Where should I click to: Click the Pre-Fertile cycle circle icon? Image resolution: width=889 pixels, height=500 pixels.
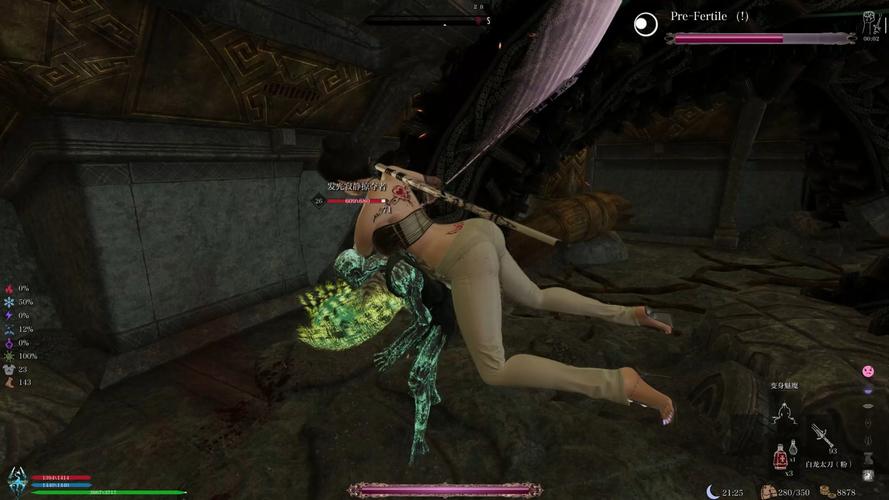click(x=646, y=19)
